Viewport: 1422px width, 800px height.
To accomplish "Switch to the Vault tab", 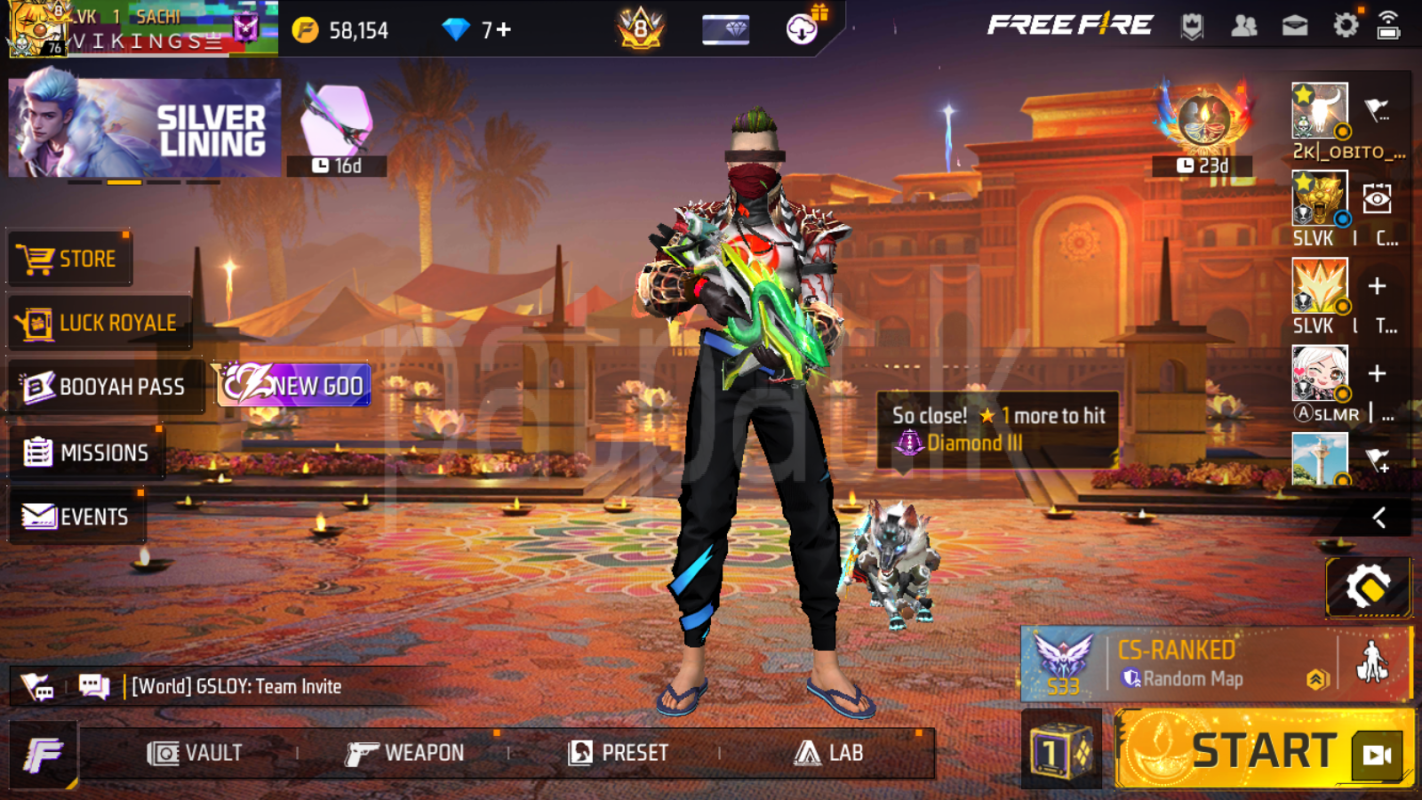I will [x=197, y=753].
